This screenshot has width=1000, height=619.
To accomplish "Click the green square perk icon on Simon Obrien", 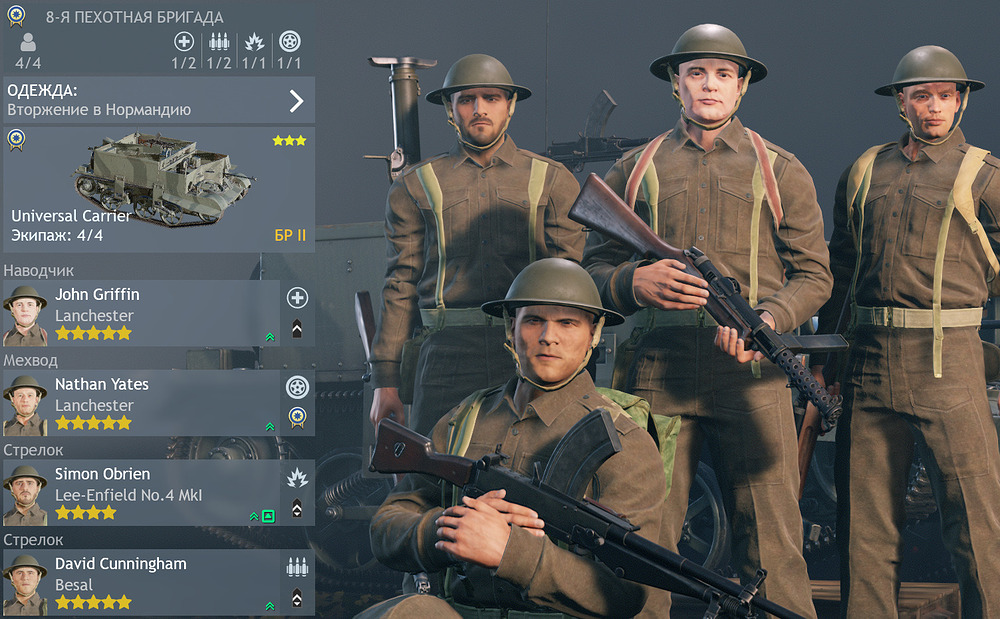I will coord(268,516).
